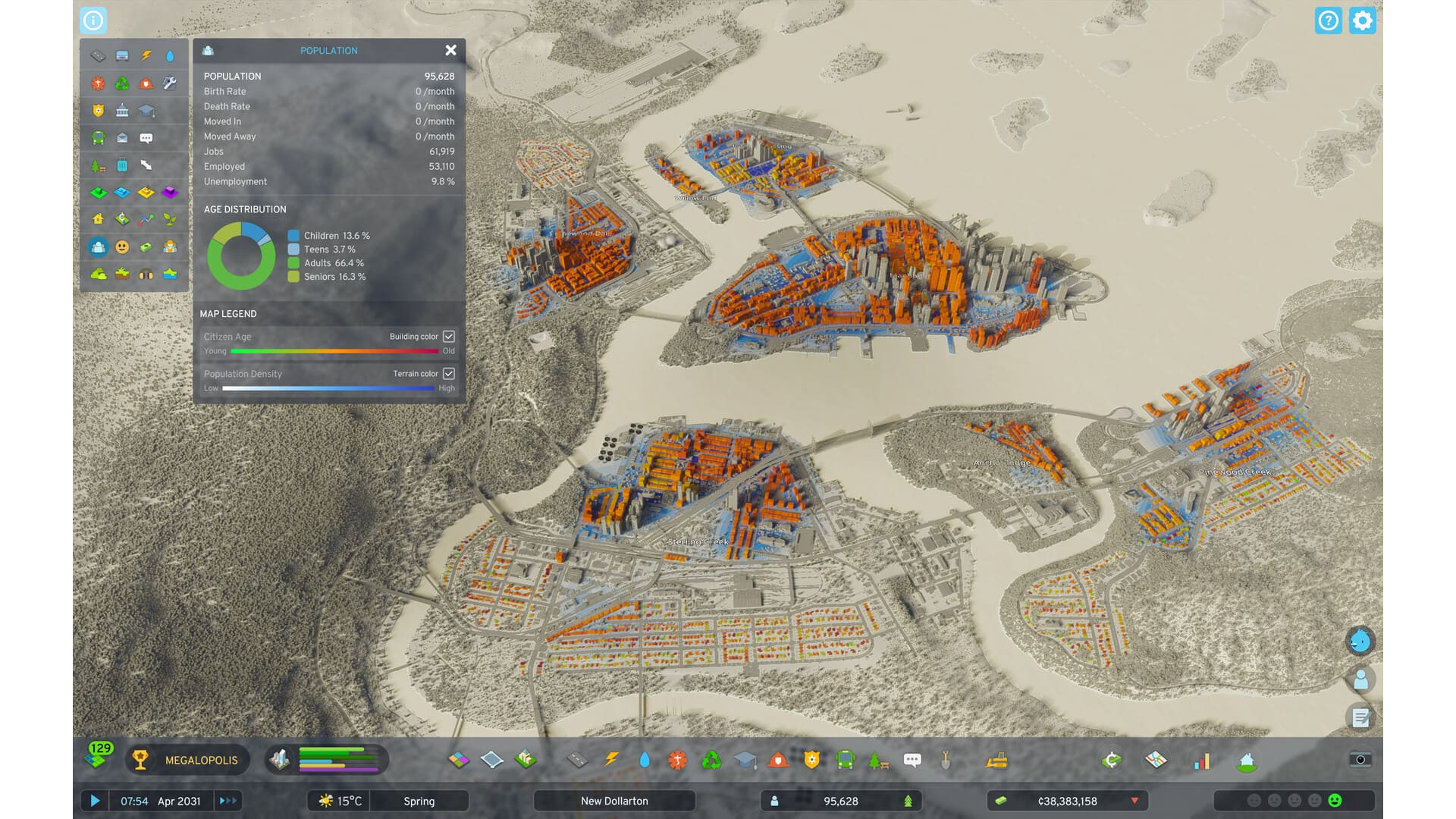Activate the photo mode camera
1456x819 pixels.
(1360, 760)
